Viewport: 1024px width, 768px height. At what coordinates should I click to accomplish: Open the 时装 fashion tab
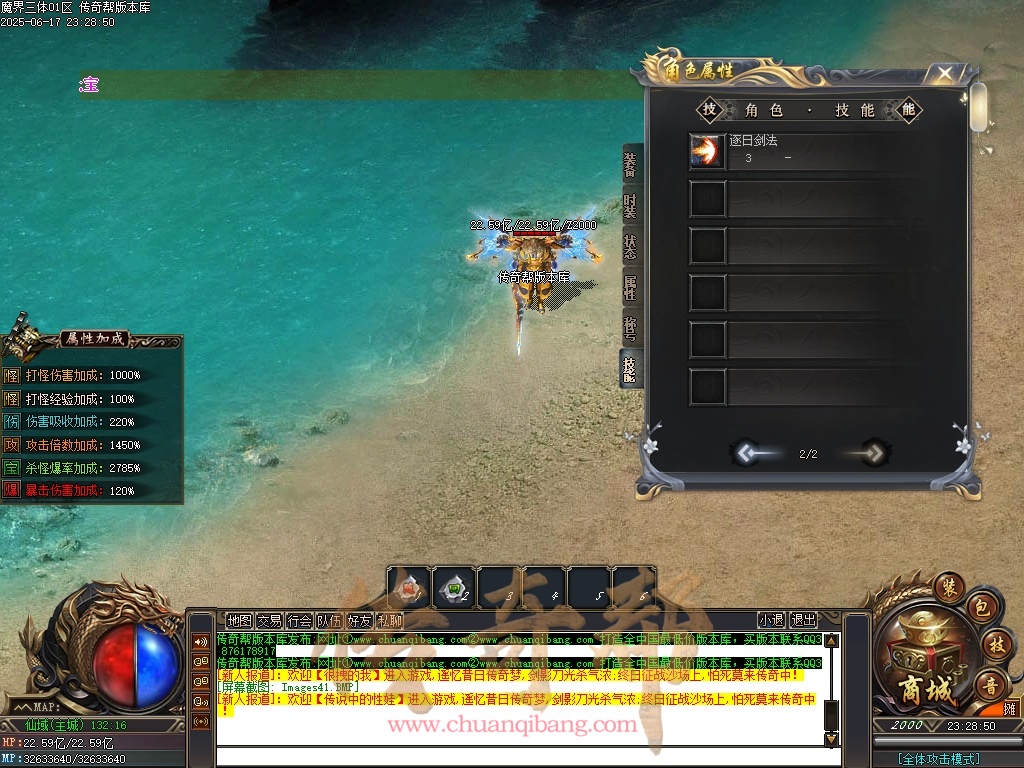click(630, 207)
